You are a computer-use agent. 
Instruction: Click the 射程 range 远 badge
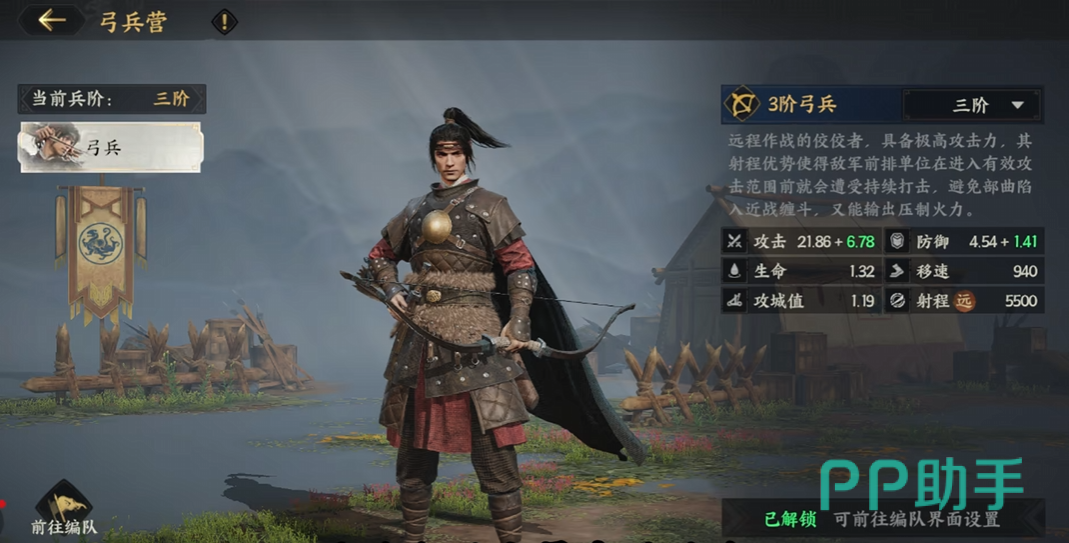coord(964,300)
